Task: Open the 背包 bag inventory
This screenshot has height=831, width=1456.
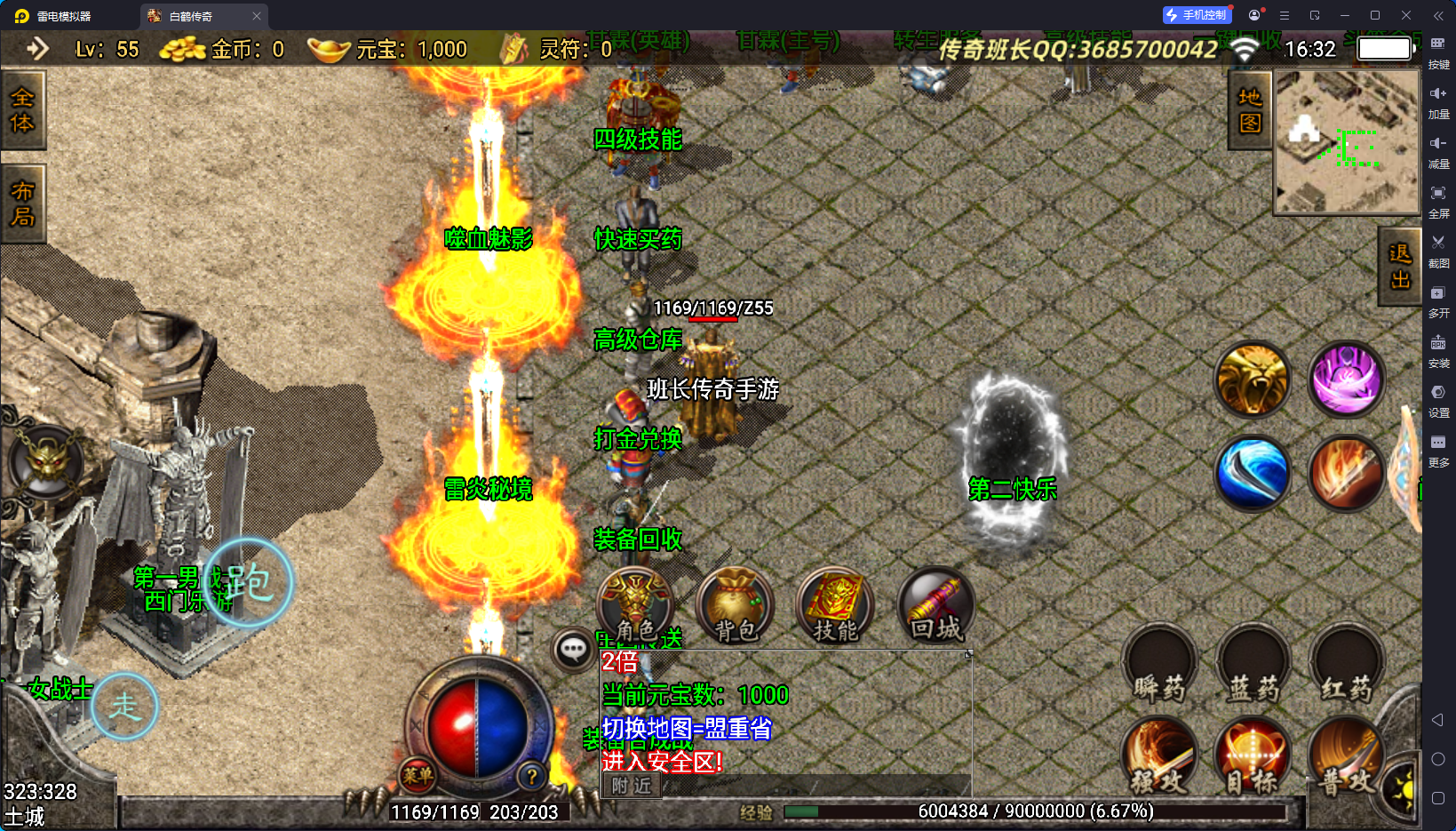Action: (x=736, y=606)
